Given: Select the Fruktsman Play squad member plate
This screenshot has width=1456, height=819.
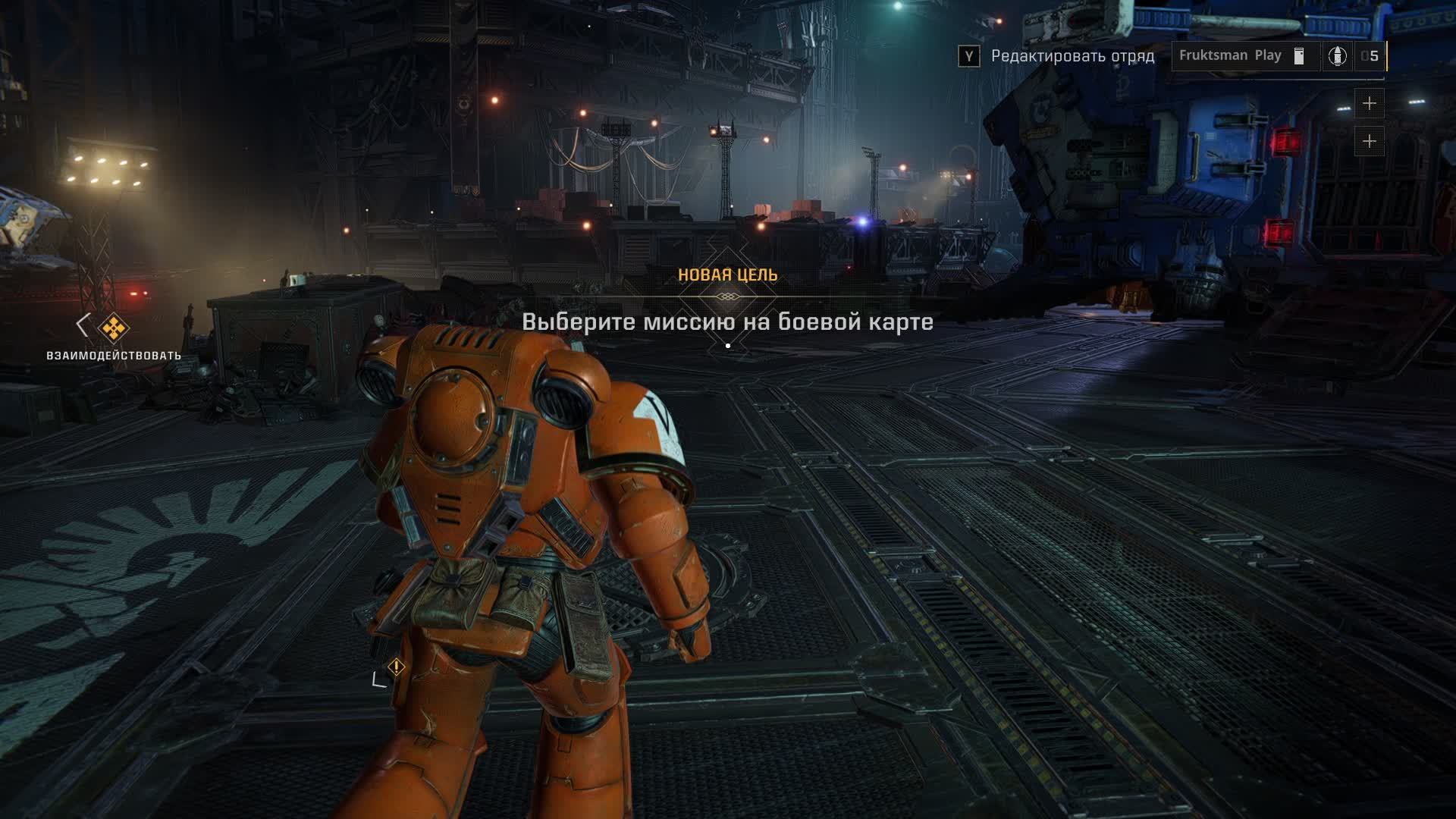Looking at the screenshot, I should pyautogui.click(x=1230, y=55).
